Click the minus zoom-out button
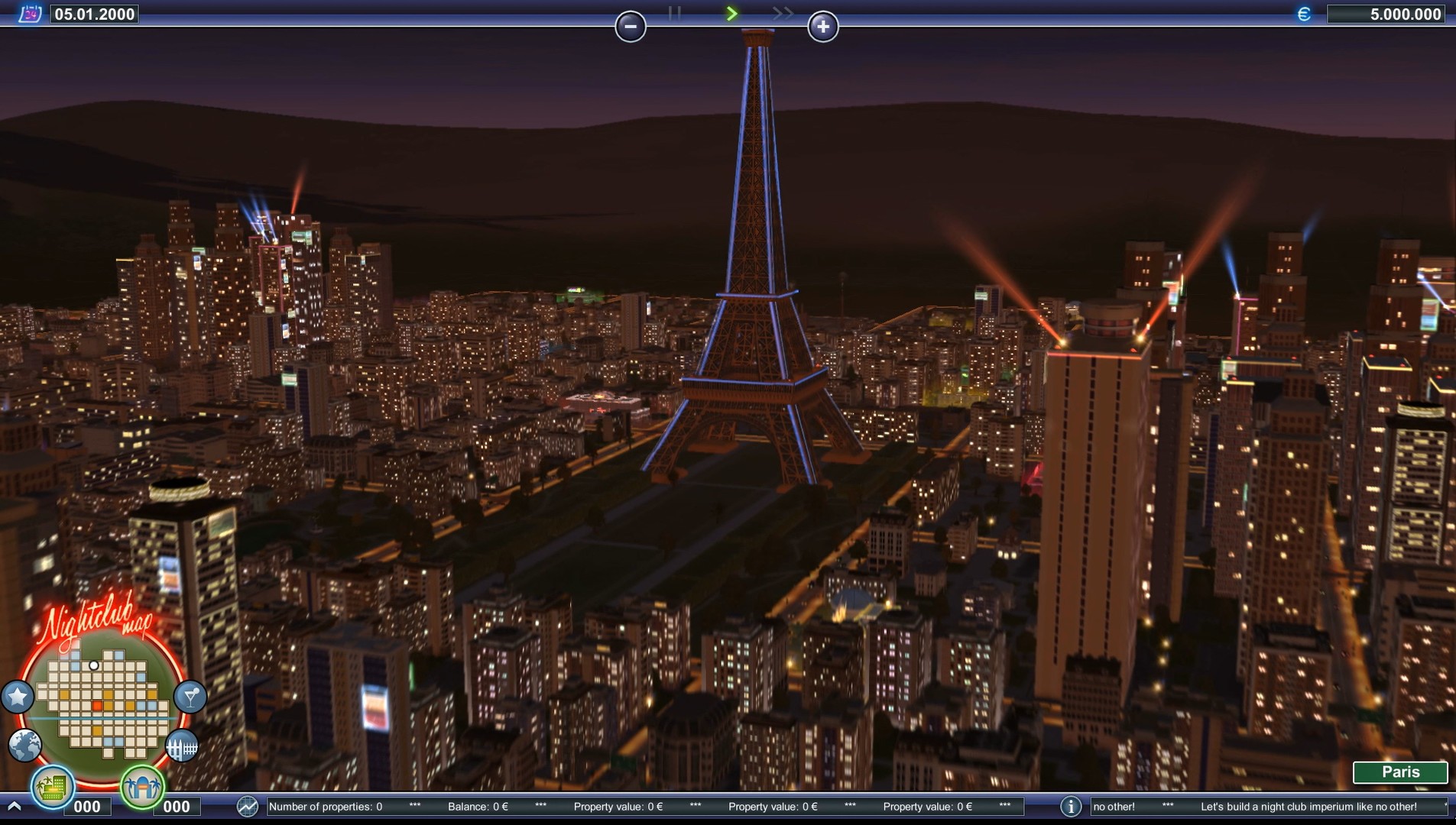Image resolution: width=1456 pixels, height=825 pixels. pos(631,27)
